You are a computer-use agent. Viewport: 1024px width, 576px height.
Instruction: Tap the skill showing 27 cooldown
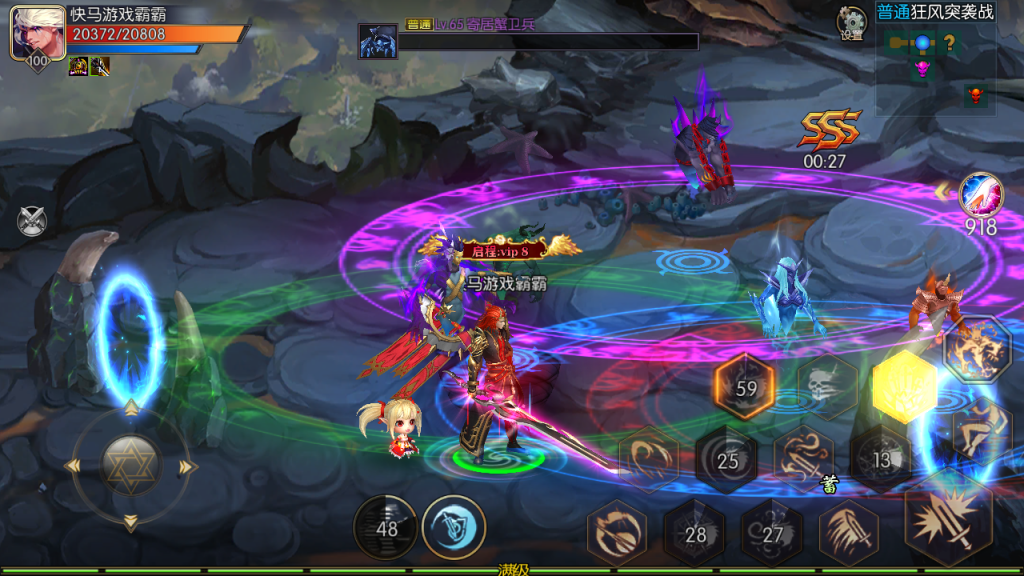pyautogui.click(x=772, y=533)
